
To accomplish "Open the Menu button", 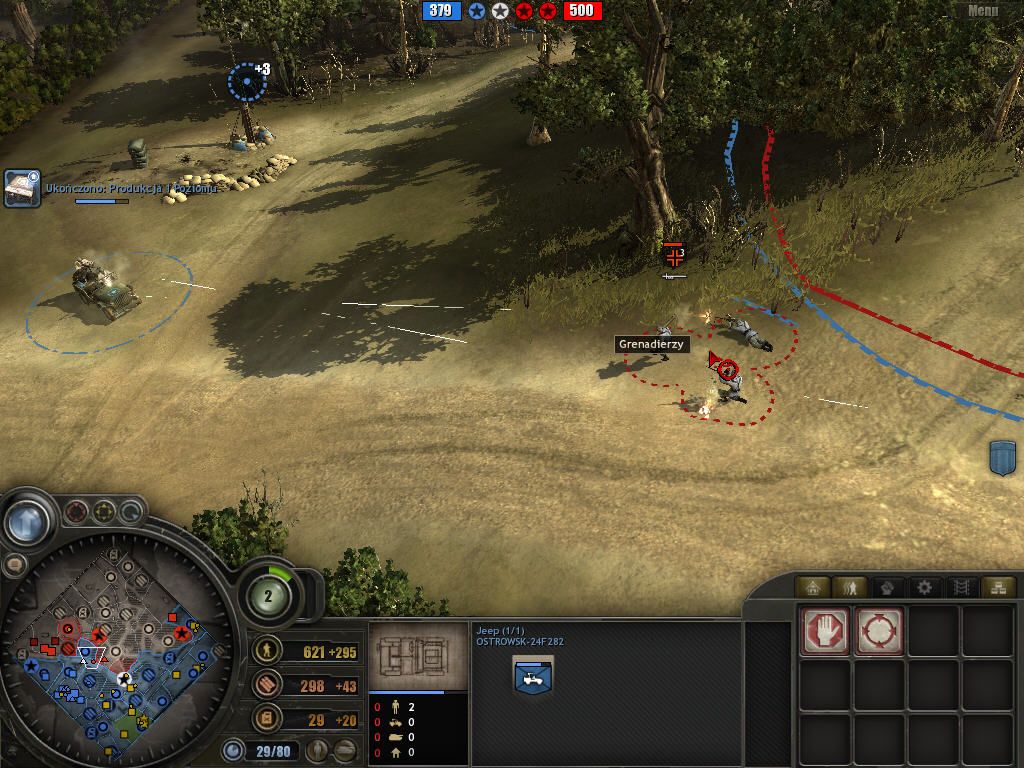I will pyautogui.click(x=983, y=11).
